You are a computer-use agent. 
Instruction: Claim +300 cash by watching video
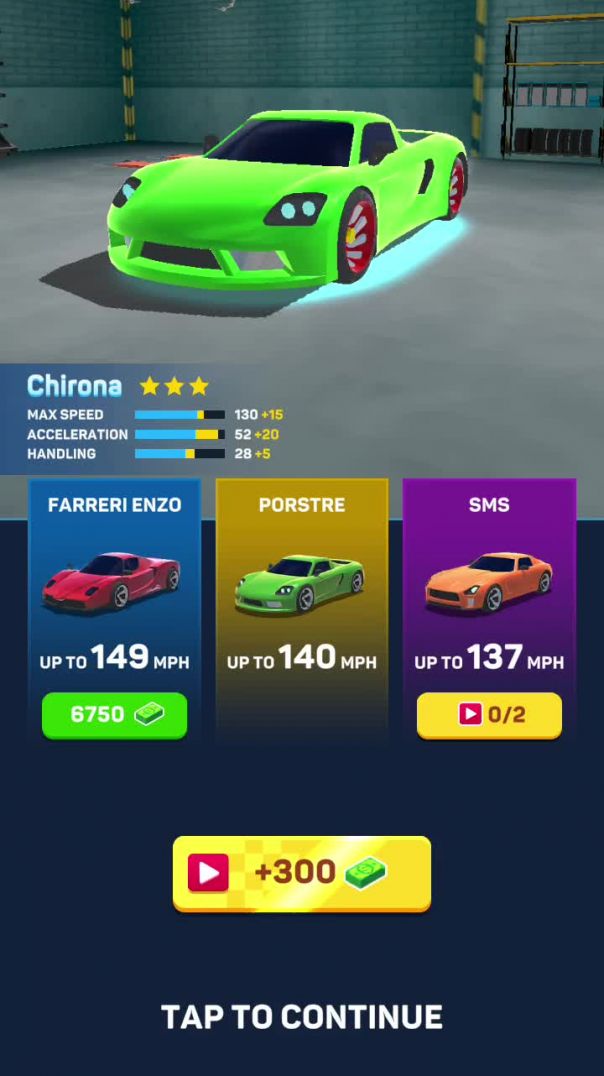tap(302, 873)
